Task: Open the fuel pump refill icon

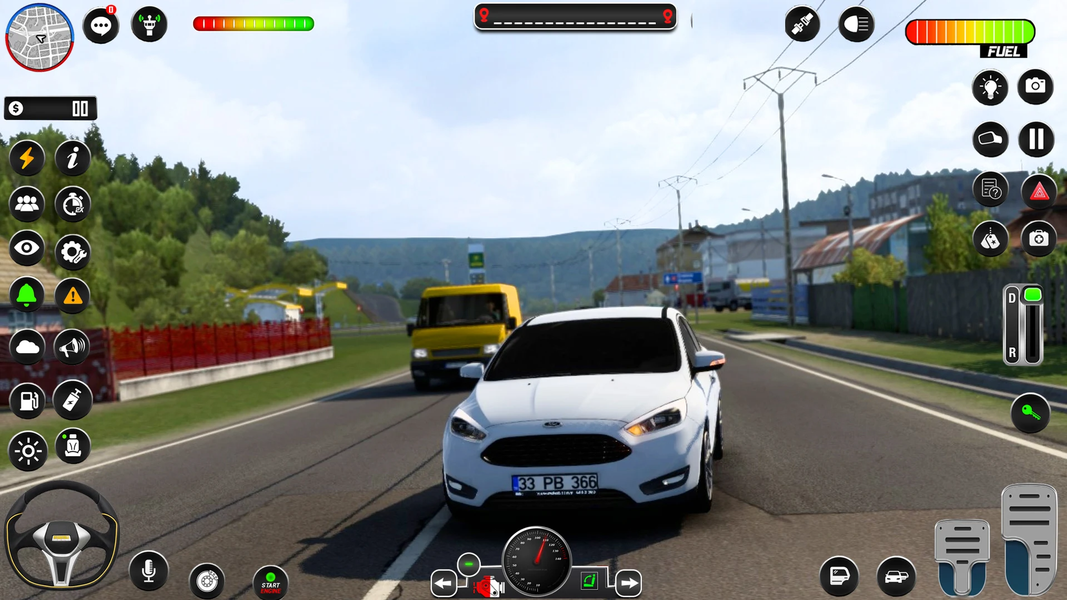Action: tap(27, 400)
